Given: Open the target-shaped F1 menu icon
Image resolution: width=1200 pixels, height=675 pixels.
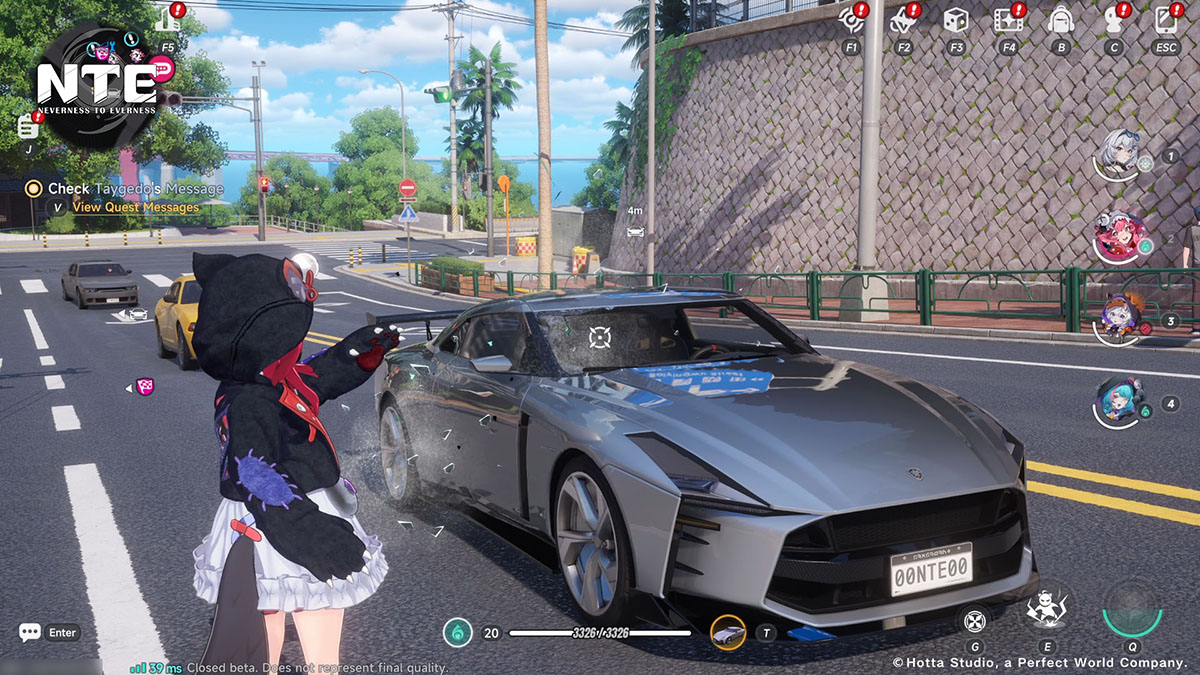Looking at the screenshot, I should [x=852, y=19].
